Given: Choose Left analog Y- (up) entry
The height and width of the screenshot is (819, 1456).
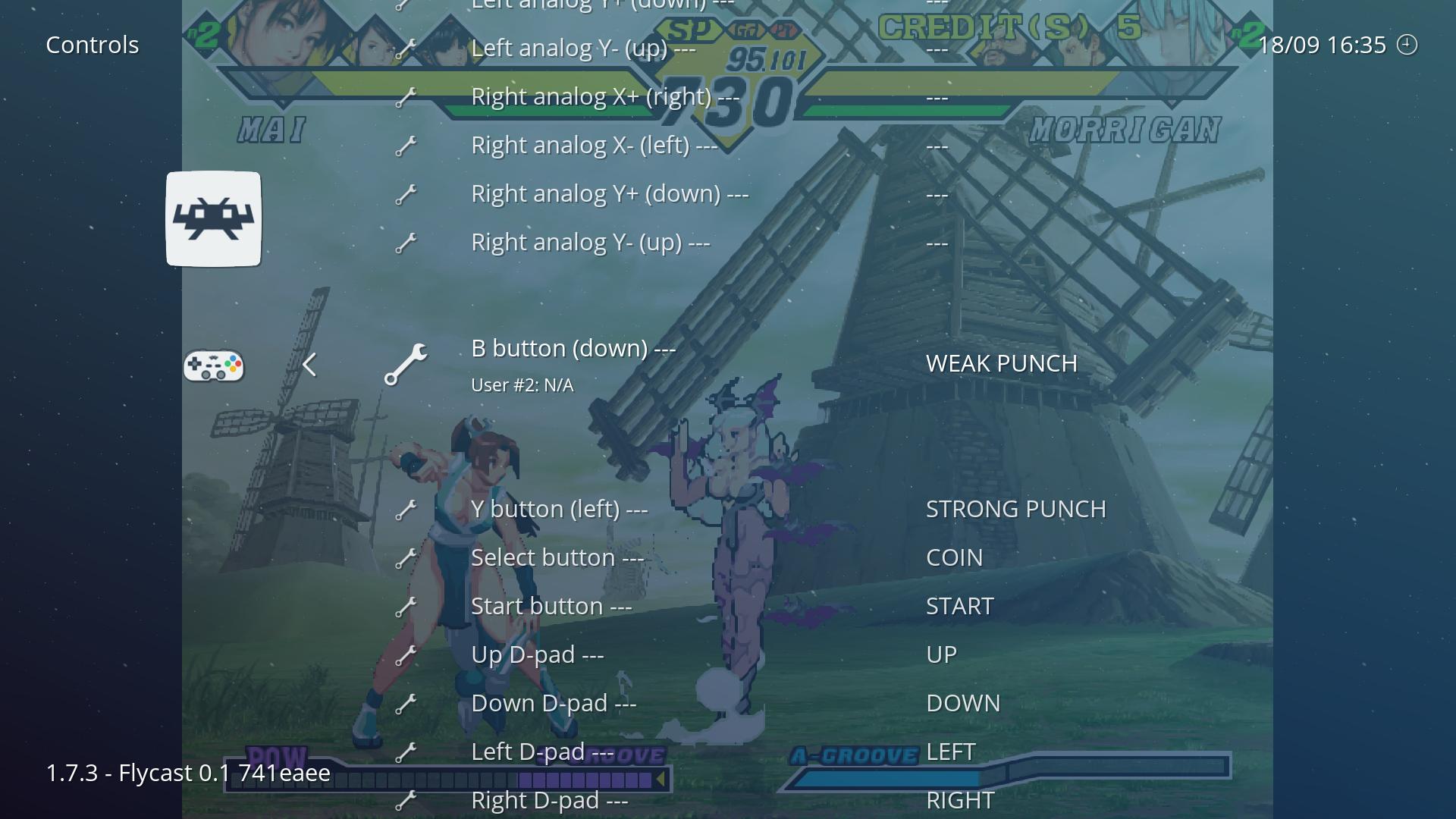Looking at the screenshot, I should pos(582,49).
